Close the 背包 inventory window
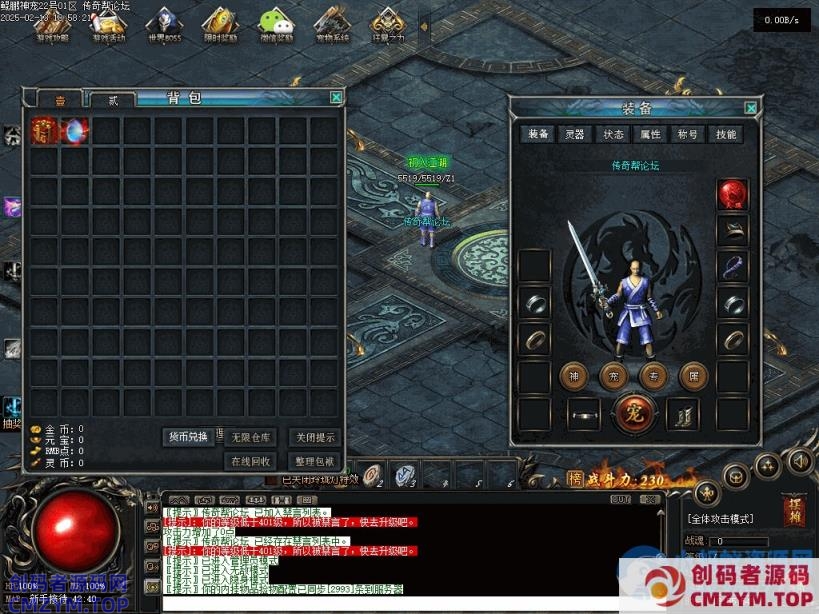 coord(336,97)
